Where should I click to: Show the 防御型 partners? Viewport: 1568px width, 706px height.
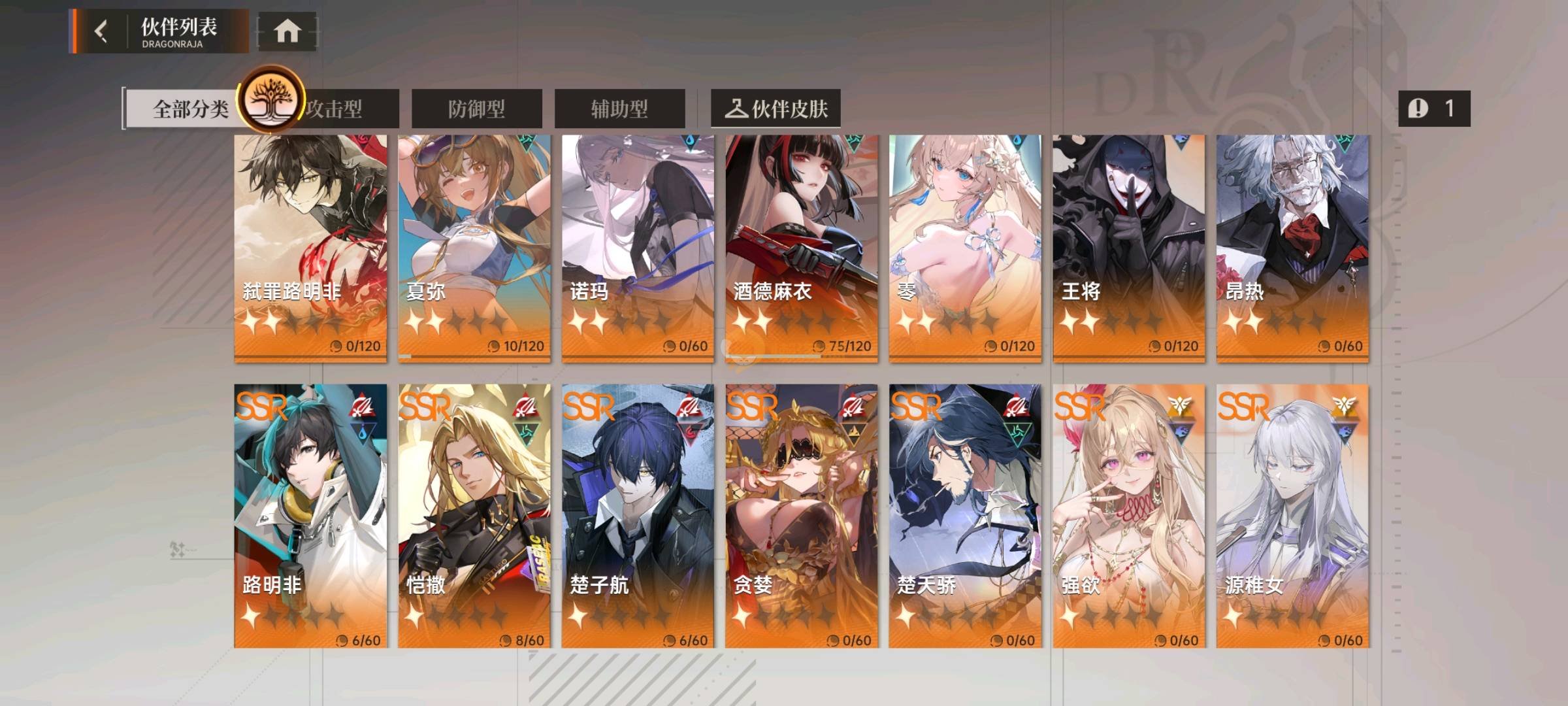[476, 109]
